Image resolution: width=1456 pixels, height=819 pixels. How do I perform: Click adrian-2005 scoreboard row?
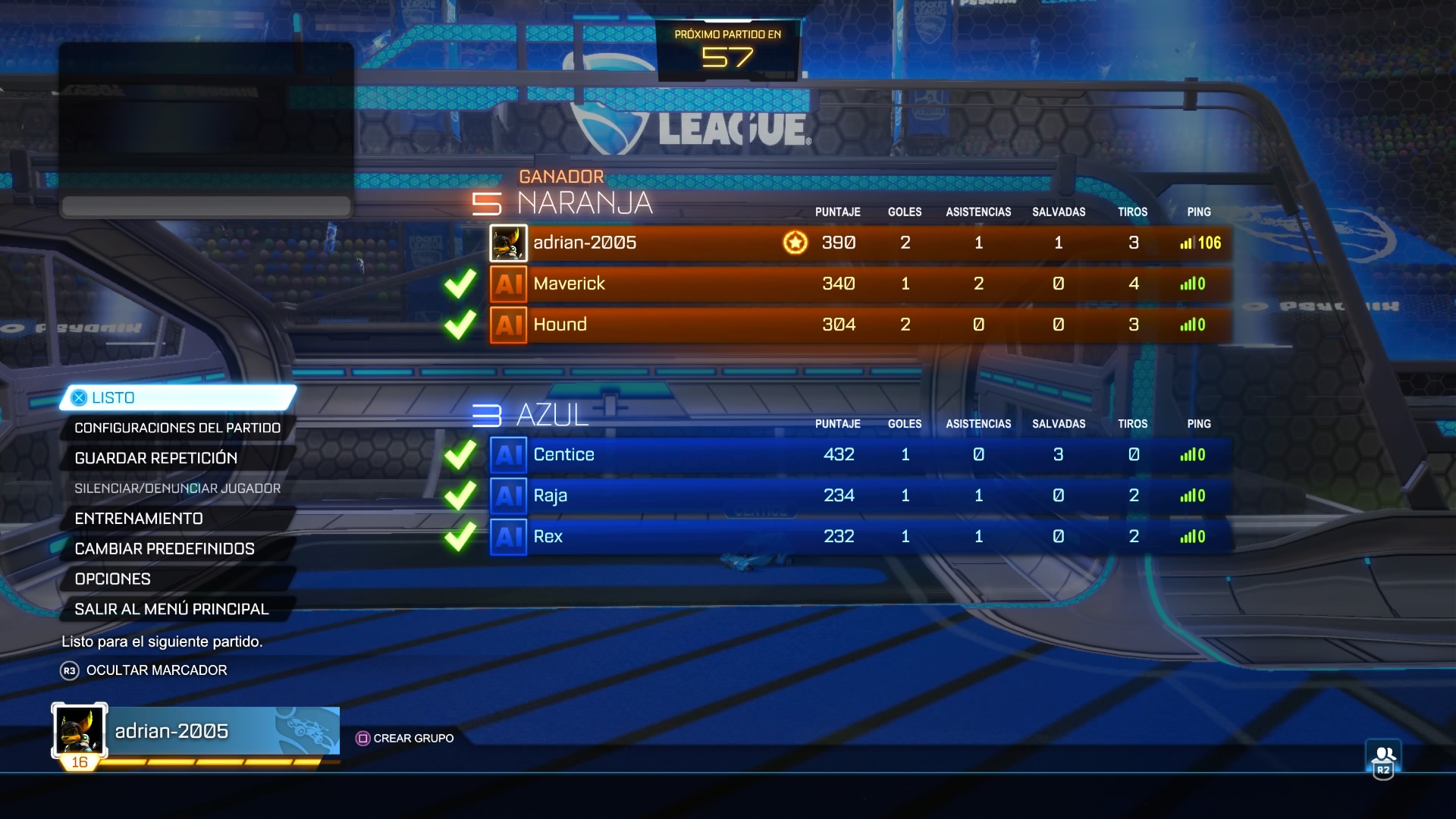[860, 243]
